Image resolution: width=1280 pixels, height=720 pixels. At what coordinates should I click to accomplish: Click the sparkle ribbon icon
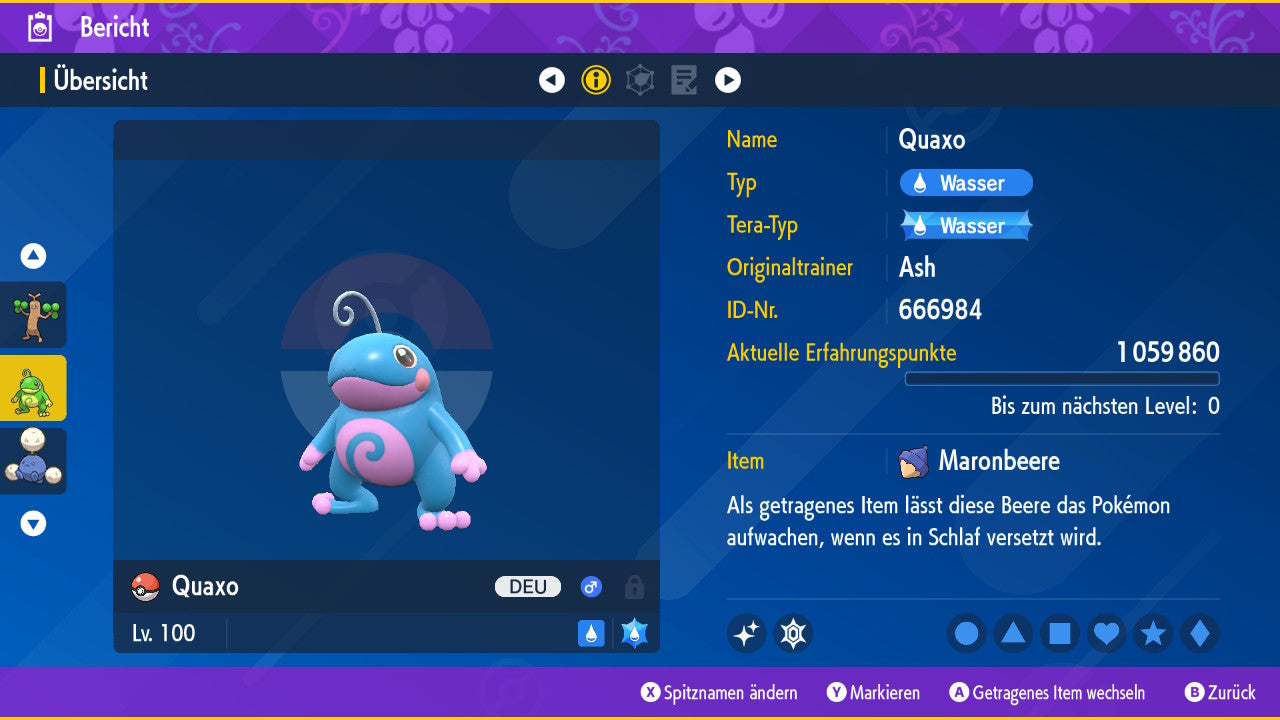point(746,633)
